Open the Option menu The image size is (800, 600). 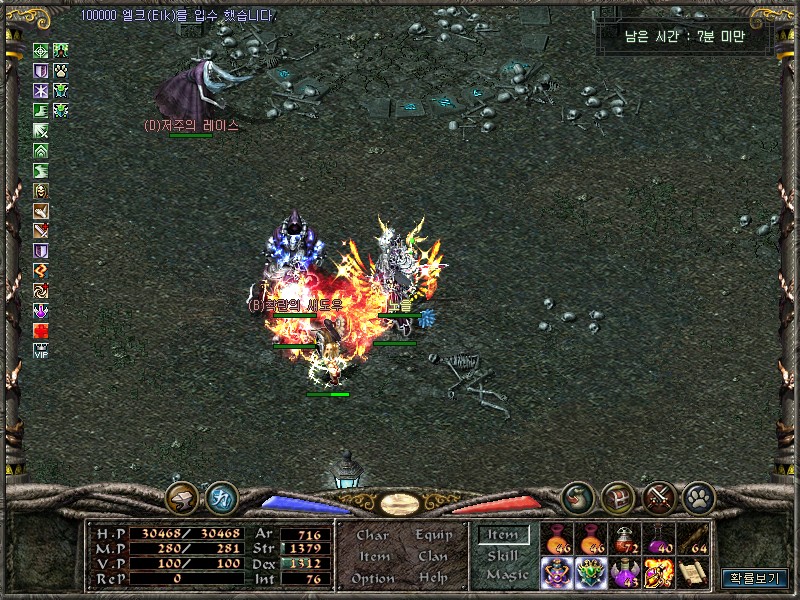(x=372, y=578)
